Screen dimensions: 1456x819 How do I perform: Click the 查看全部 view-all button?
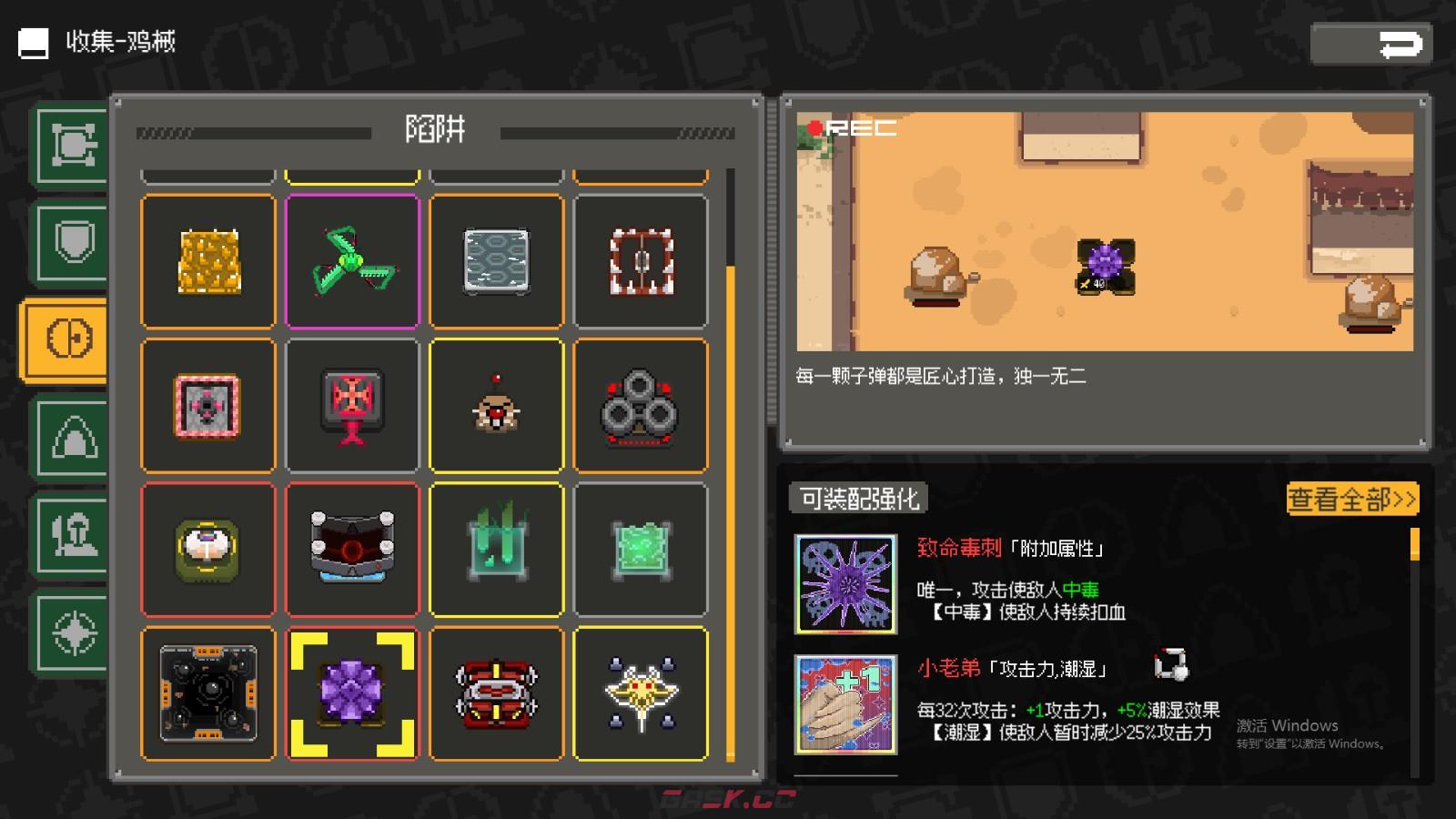tap(1351, 499)
